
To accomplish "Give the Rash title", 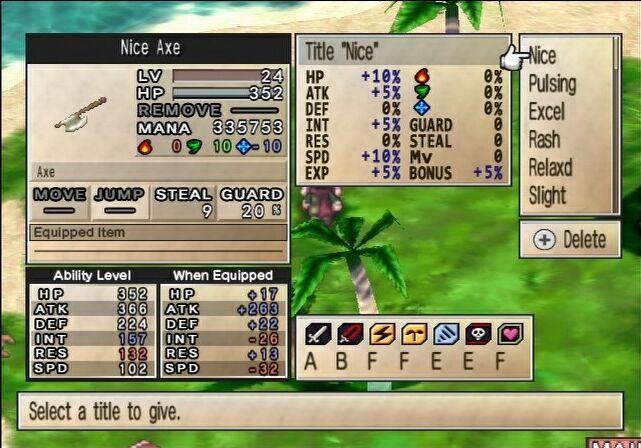I will 545,140.
